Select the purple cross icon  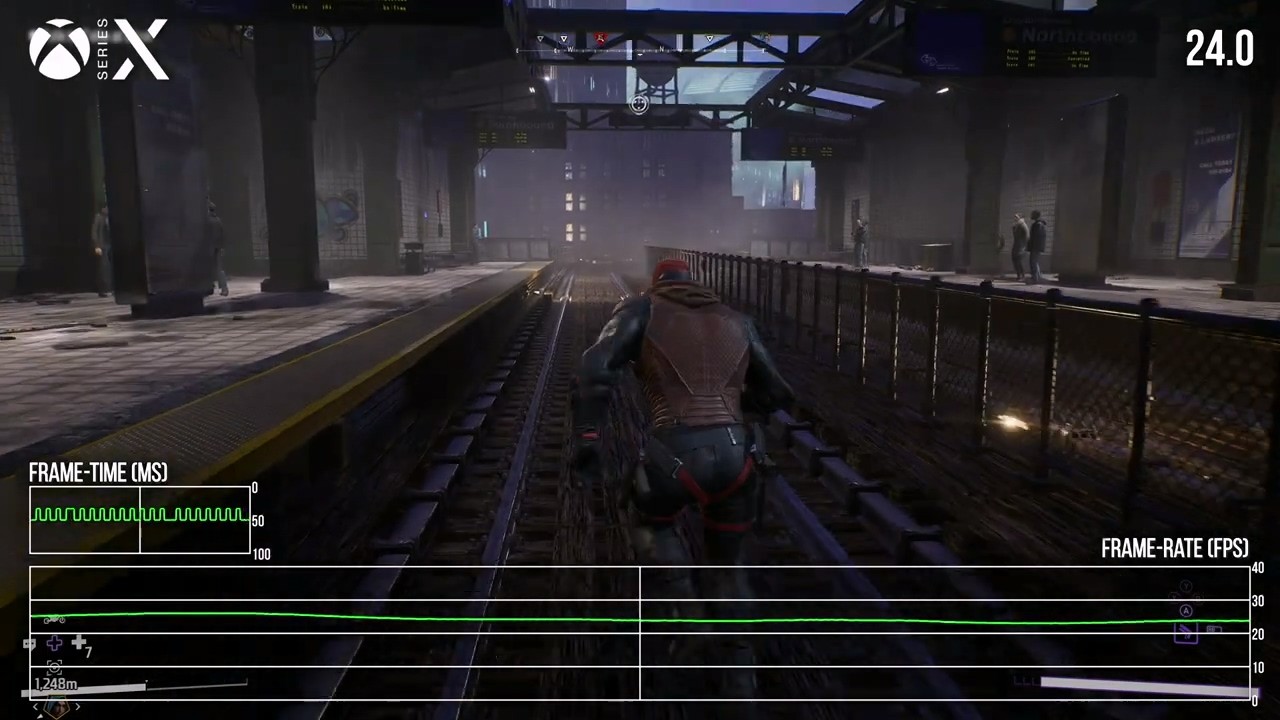pos(54,644)
